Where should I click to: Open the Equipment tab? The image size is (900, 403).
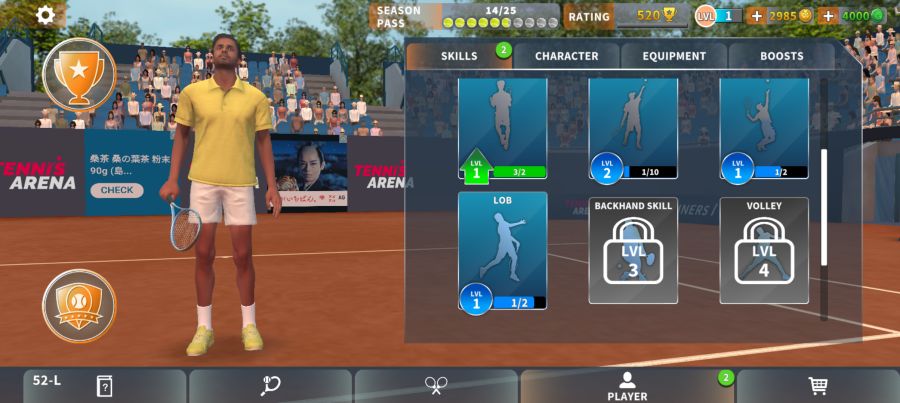(x=674, y=56)
